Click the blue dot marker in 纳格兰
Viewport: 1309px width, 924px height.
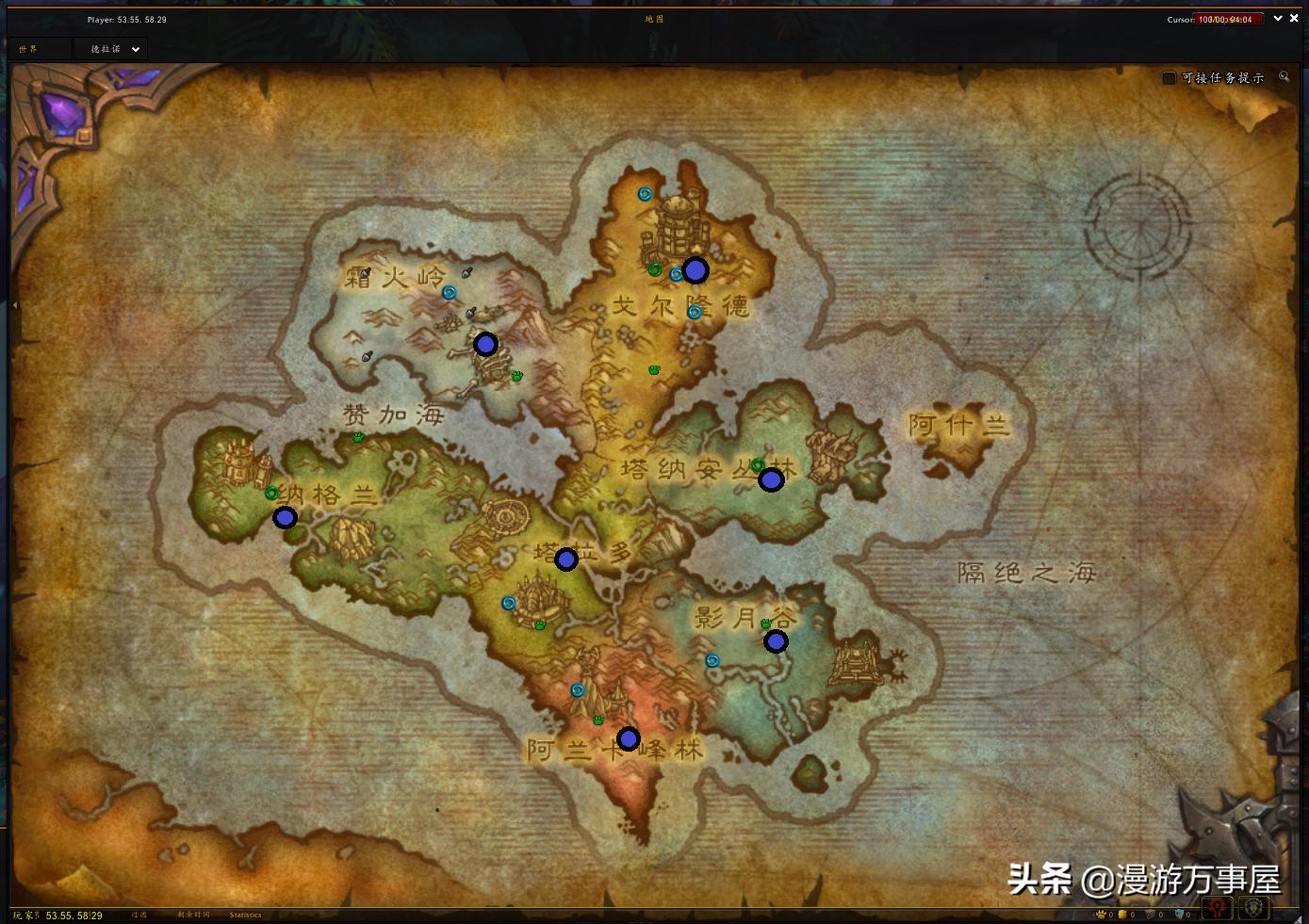tap(285, 516)
